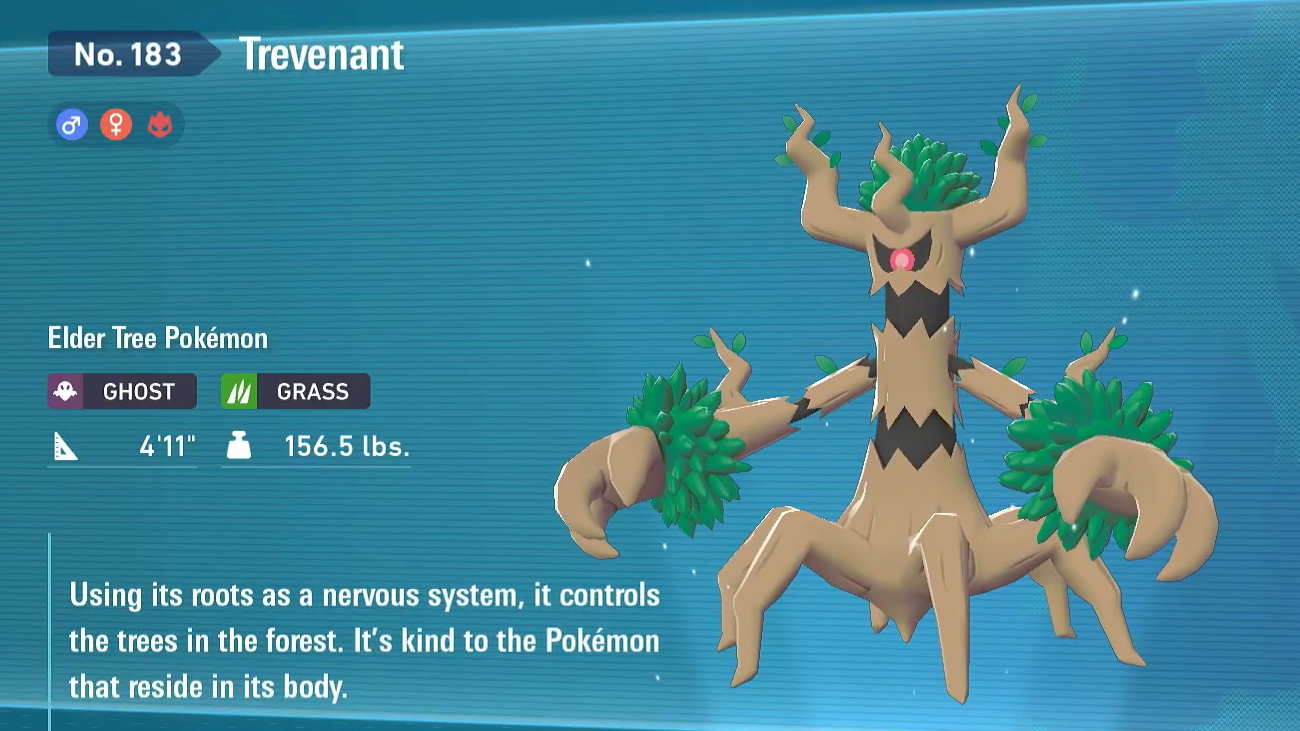Click the GHOST type badge
This screenshot has width=1300, height=731.
click(122, 391)
